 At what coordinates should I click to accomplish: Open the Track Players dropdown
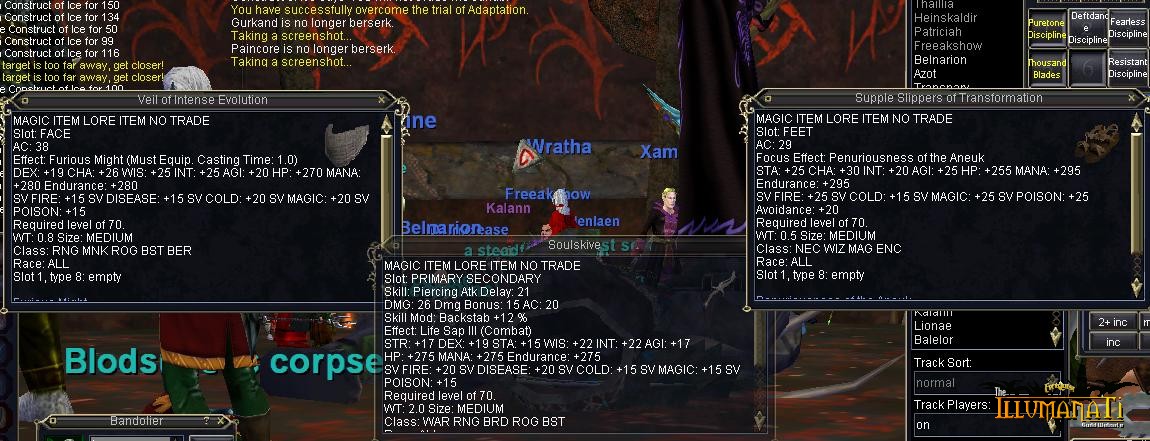click(952, 425)
